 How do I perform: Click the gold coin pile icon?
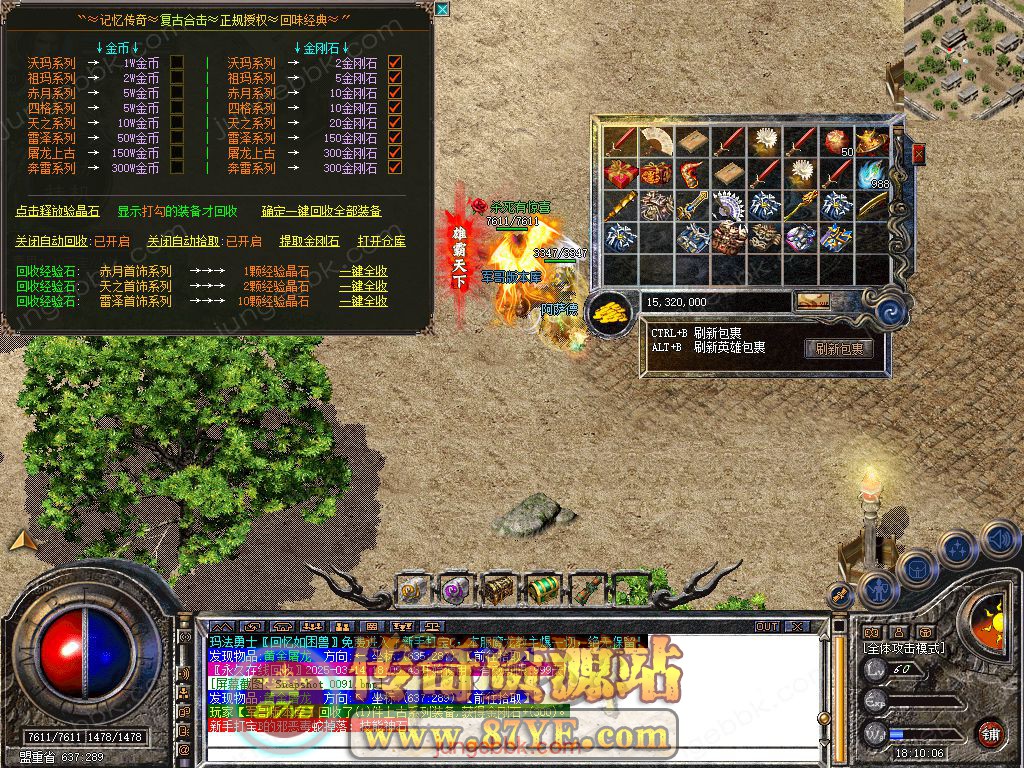coord(609,311)
